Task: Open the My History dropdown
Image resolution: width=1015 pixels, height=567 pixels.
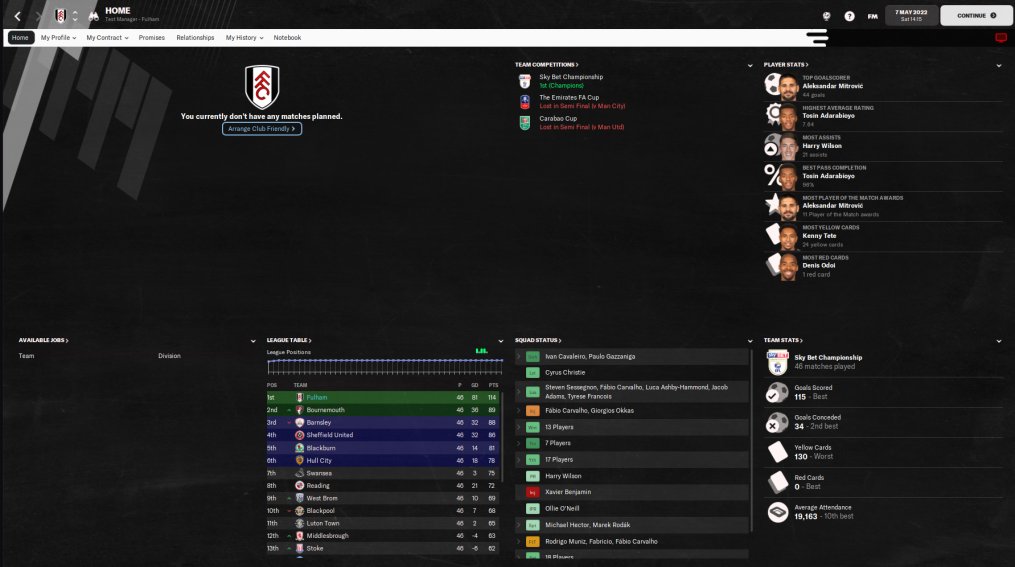Action: [x=244, y=38]
